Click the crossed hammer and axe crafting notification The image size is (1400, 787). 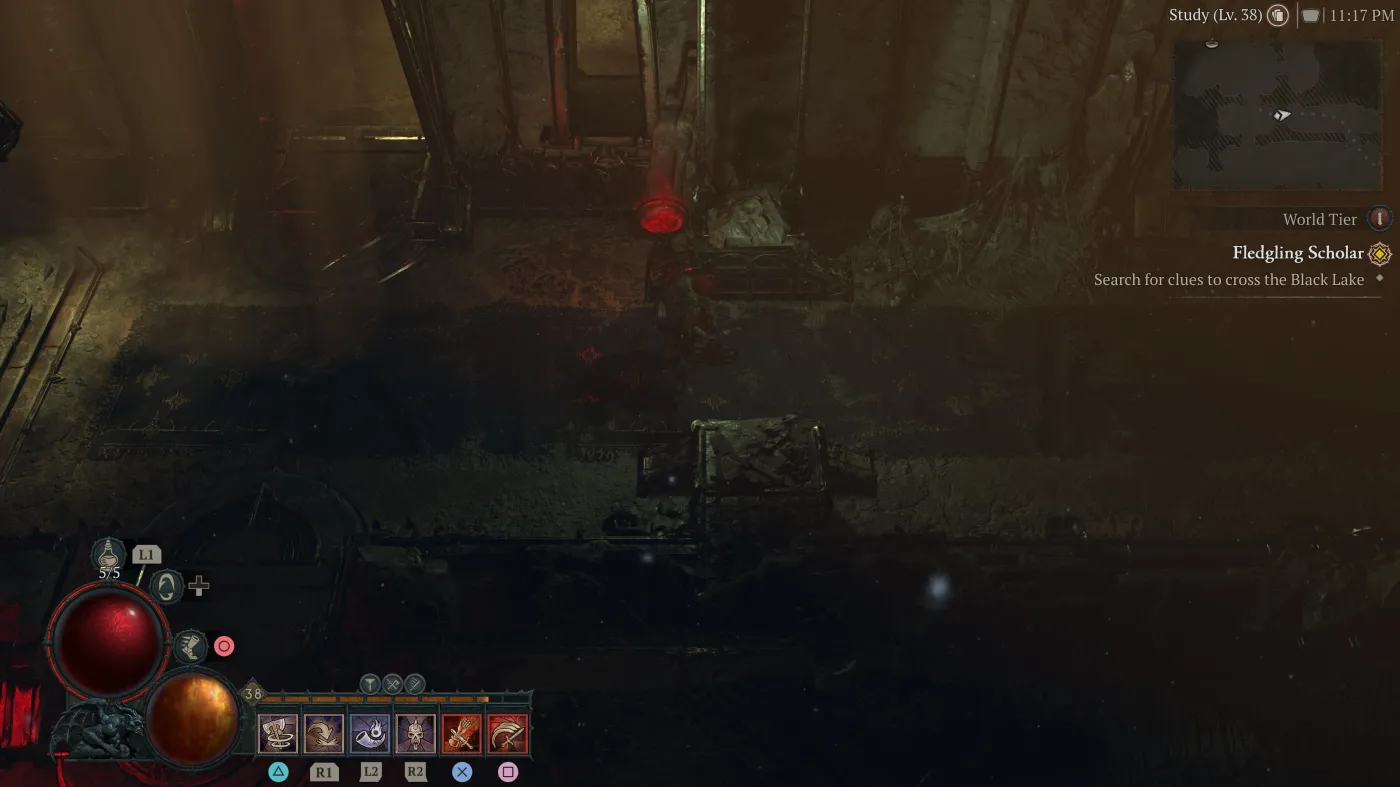coord(390,685)
